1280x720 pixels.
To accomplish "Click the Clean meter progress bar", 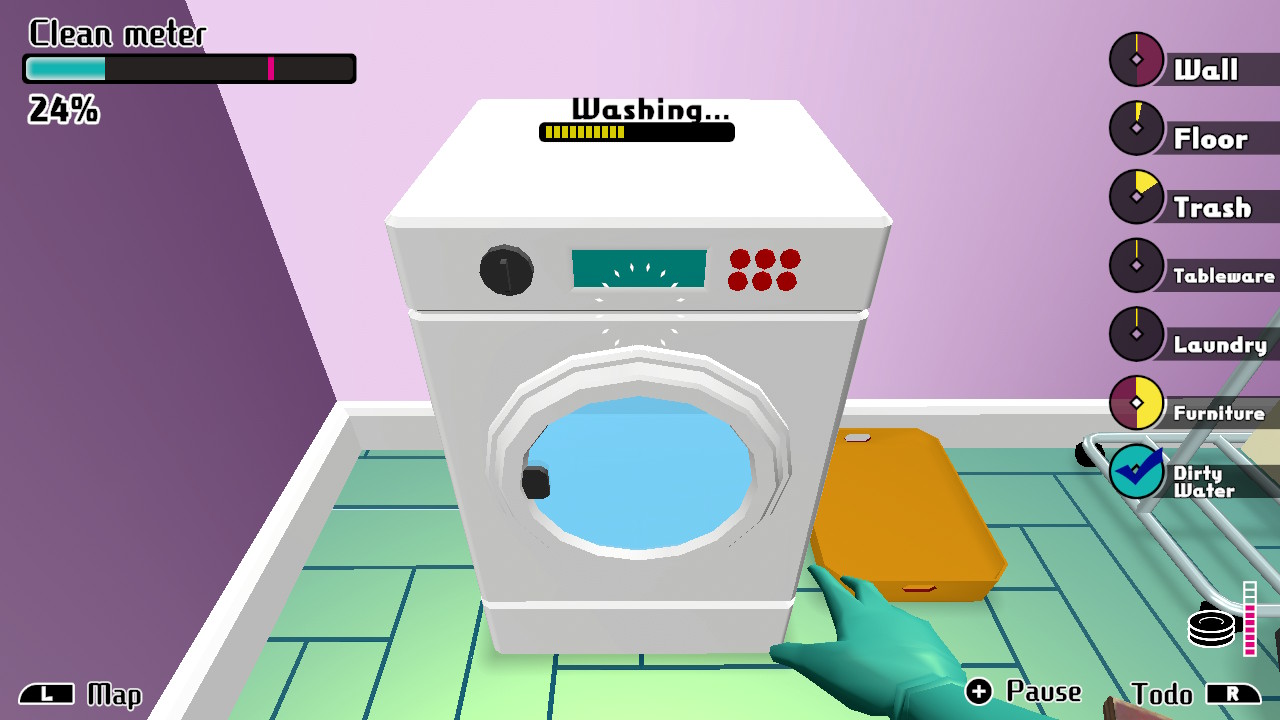I will pyautogui.click(x=186, y=68).
